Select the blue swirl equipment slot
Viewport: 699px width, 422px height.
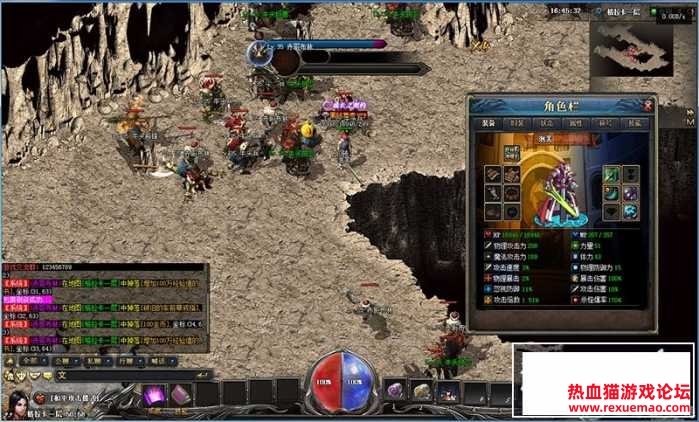(632, 211)
